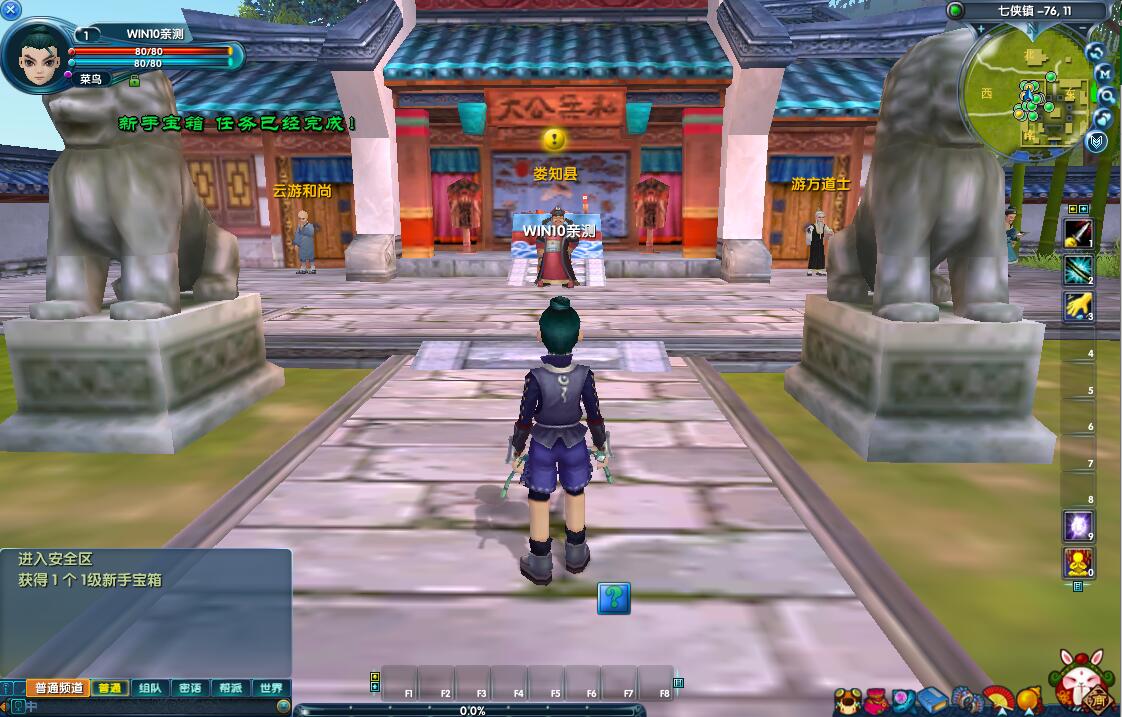
Task: Switch to the 世界 chat tab
Action: click(270, 688)
